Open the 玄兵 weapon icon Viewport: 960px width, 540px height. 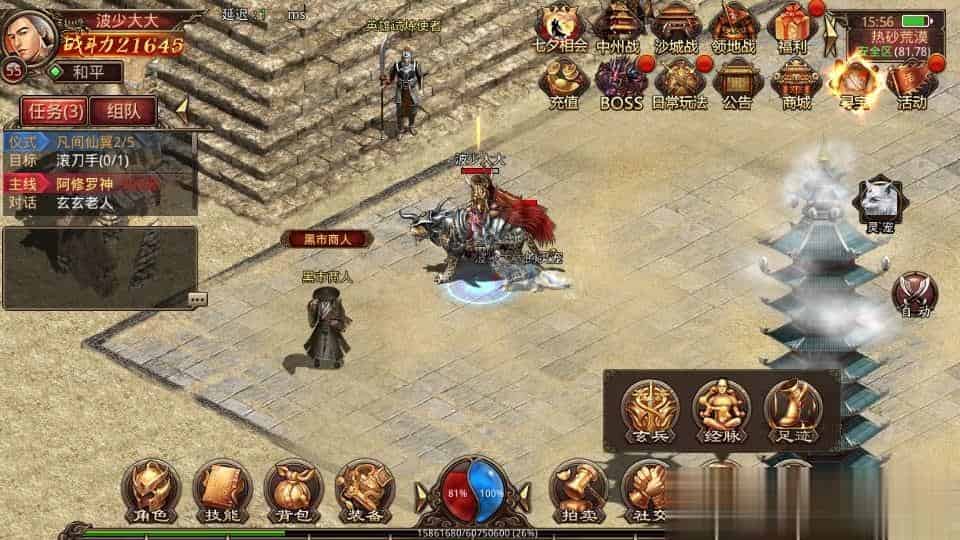[x=649, y=410]
